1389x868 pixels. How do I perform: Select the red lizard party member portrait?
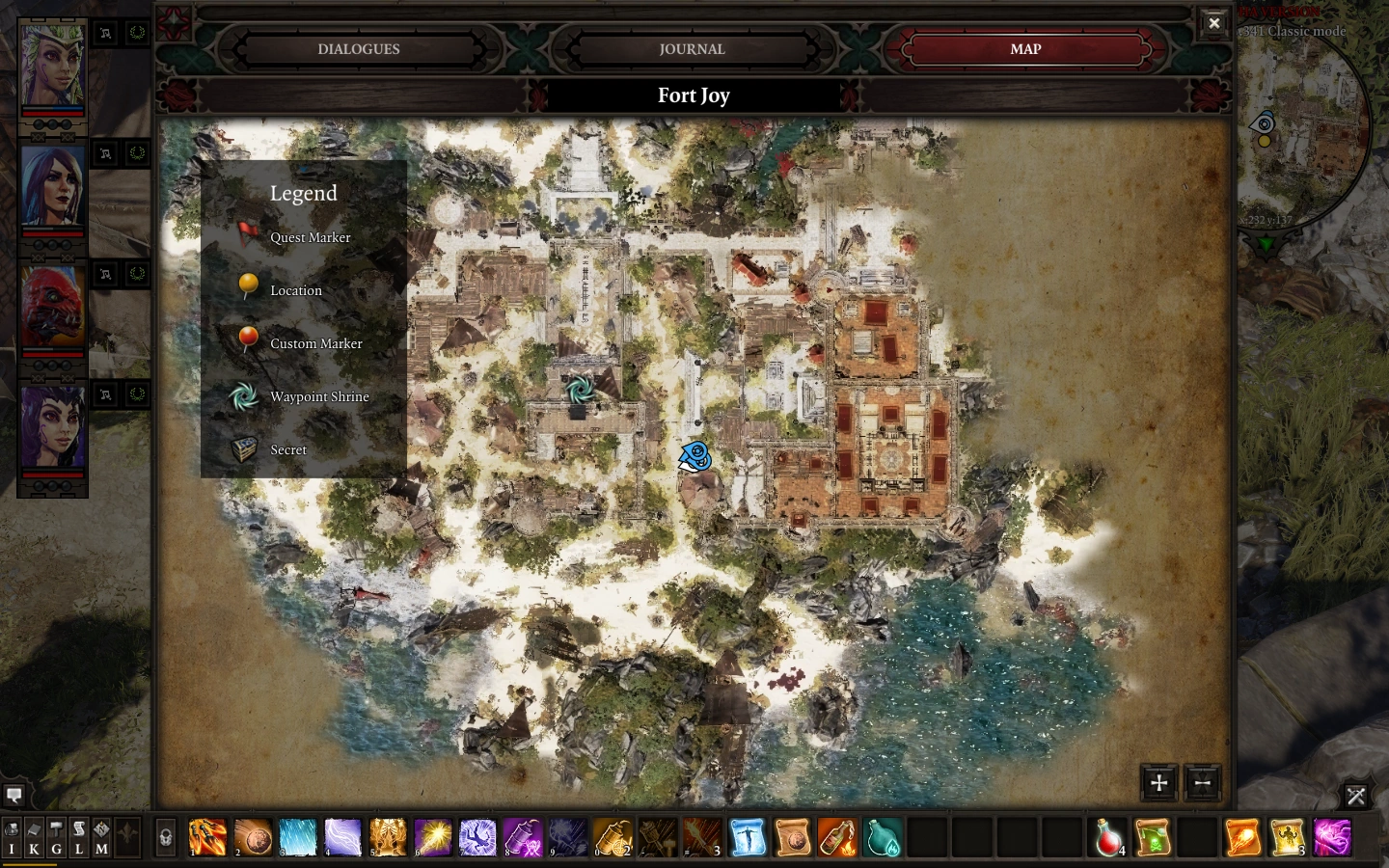(x=53, y=307)
